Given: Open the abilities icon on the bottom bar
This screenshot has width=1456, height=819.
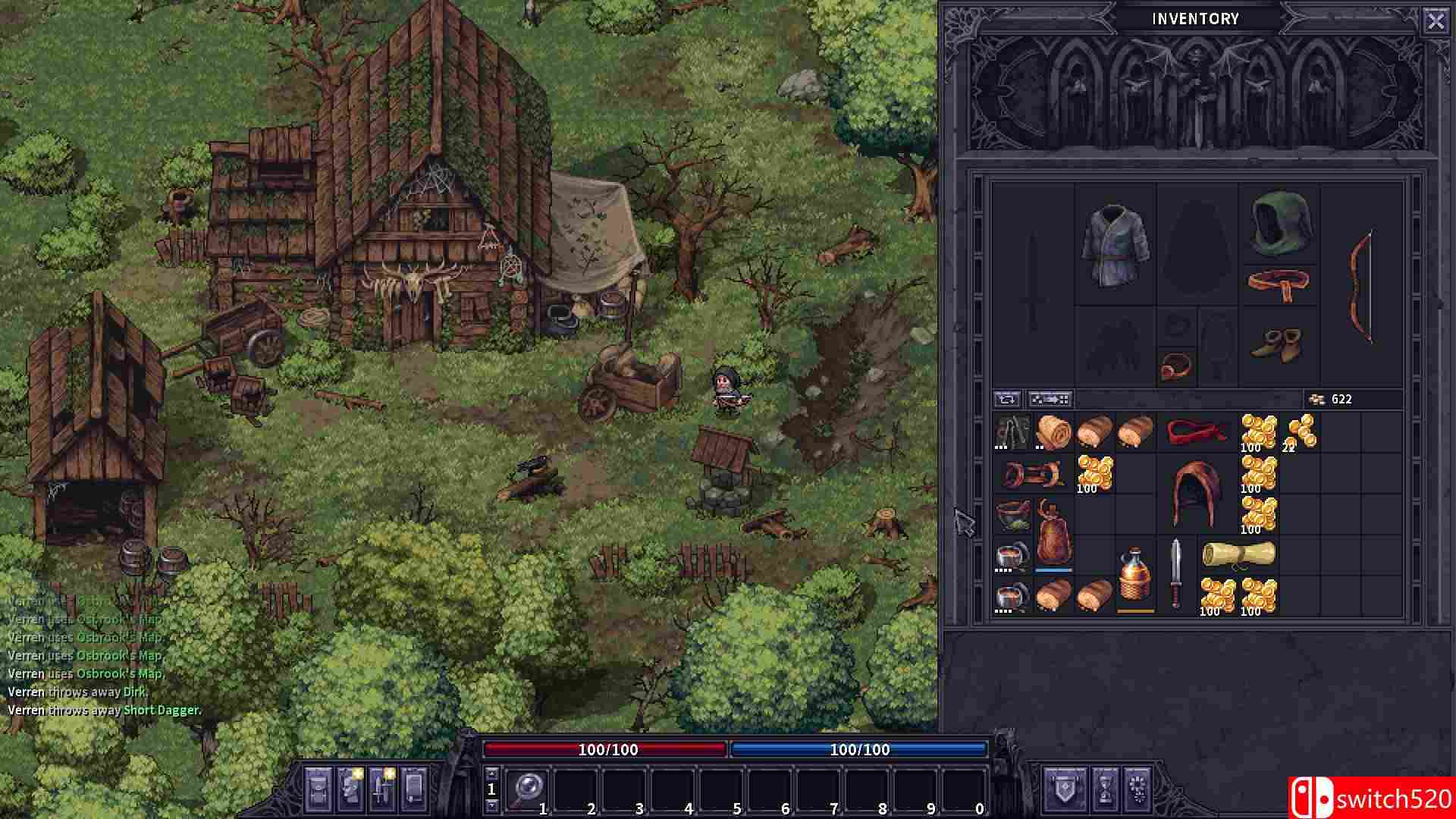Looking at the screenshot, I should (x=381, y=790).
